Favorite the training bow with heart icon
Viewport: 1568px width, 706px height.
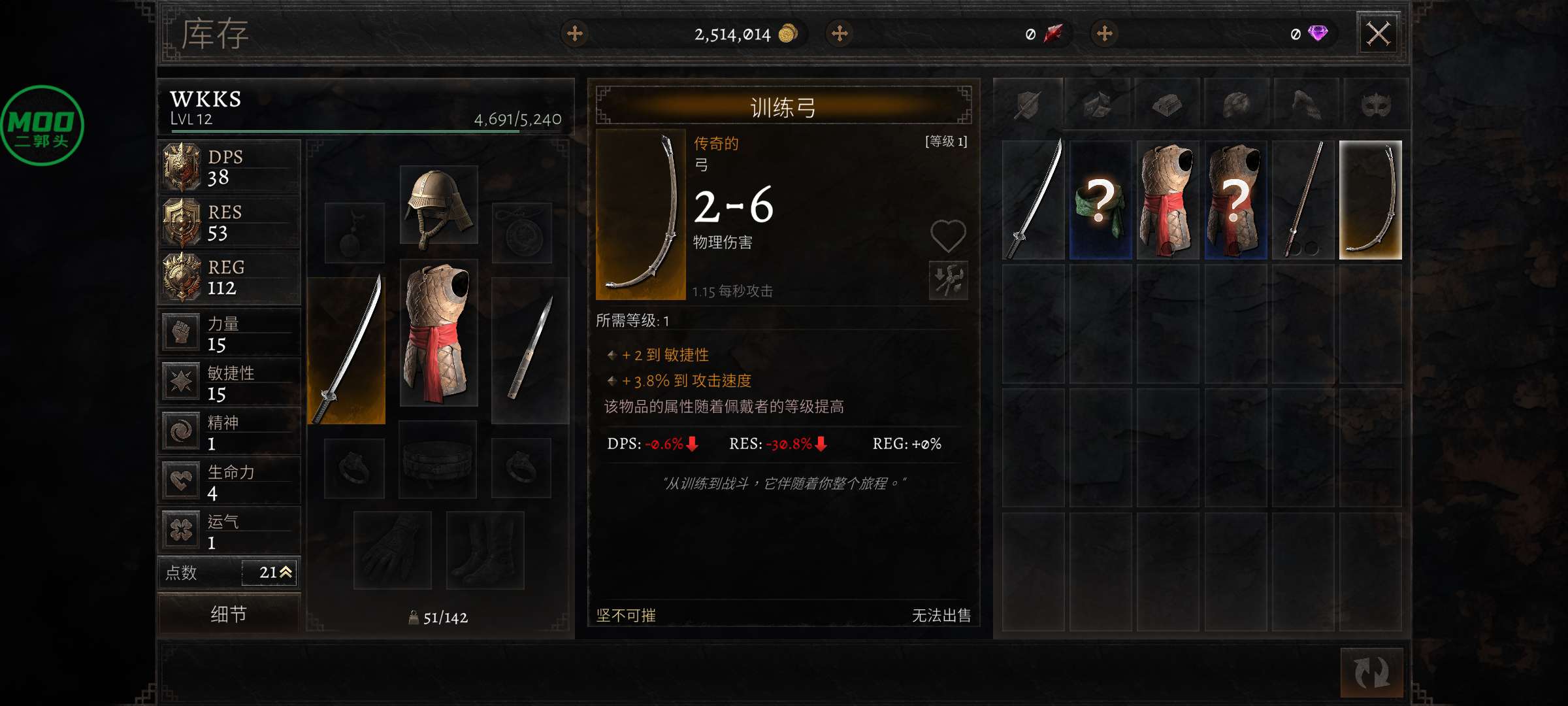coord(948,235)
